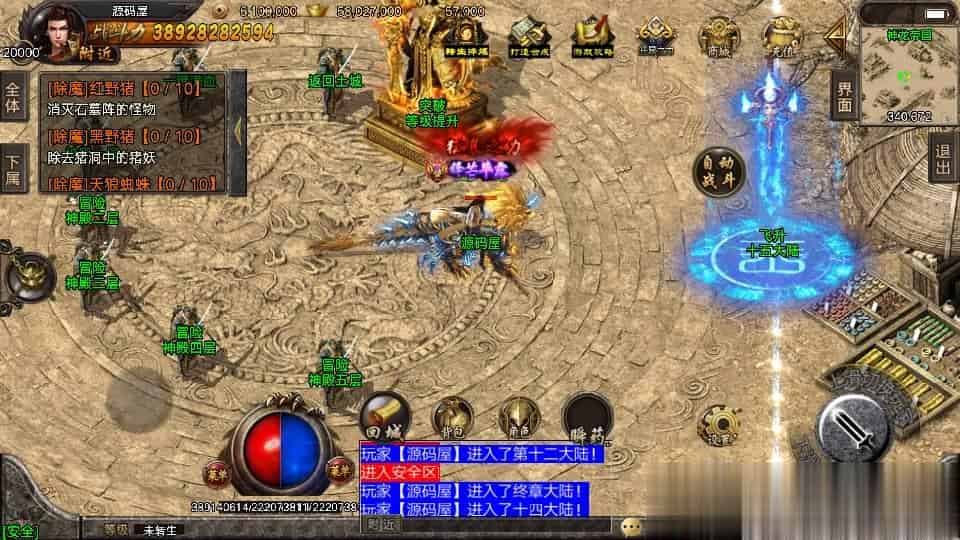Screen dimensions: 960x540
Task: Open the 背包 bag
Action: coord(452,417)
